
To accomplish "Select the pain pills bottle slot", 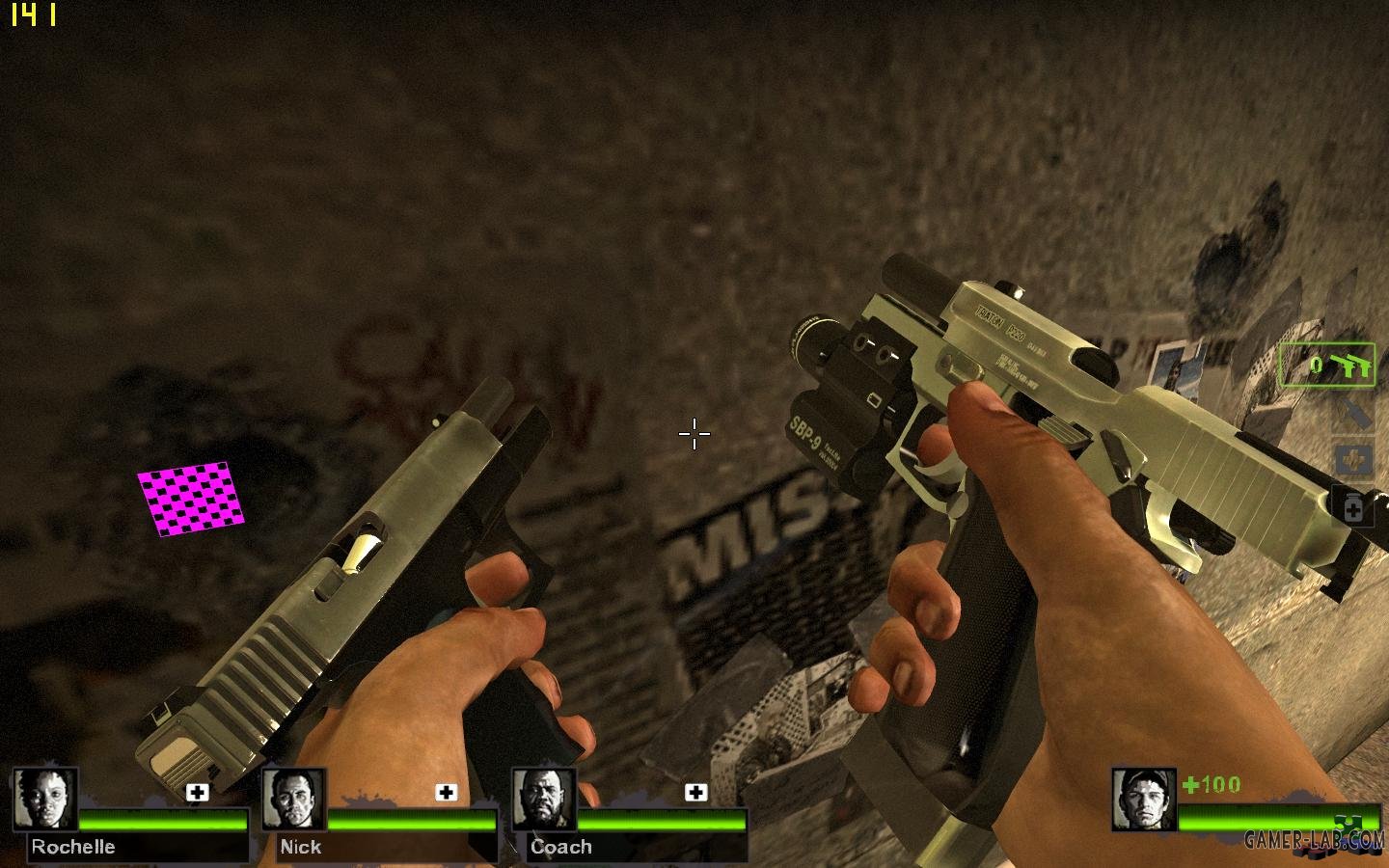I will click(x=1352, y=507).
